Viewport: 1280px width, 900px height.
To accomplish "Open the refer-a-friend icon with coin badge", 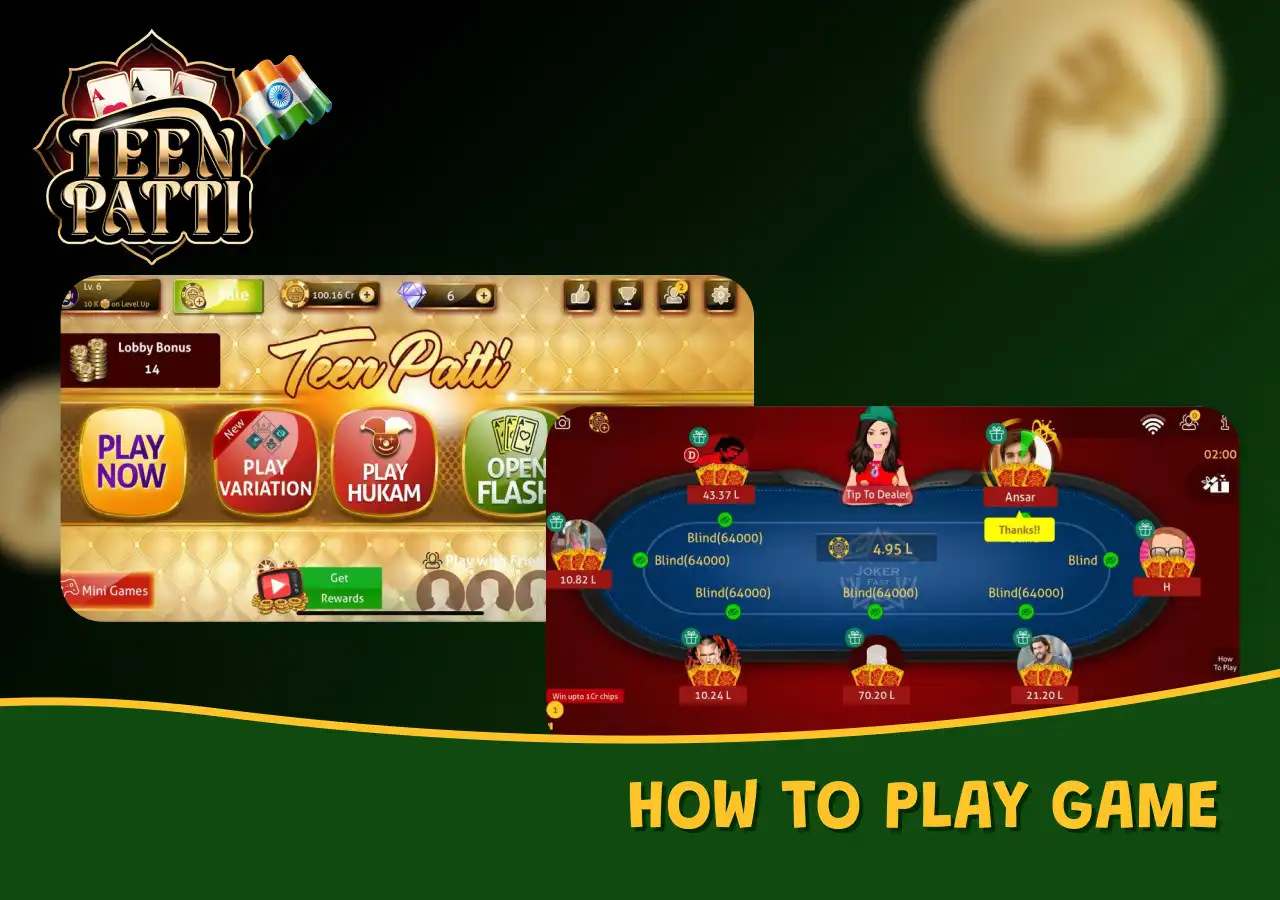I will 1189,421.
